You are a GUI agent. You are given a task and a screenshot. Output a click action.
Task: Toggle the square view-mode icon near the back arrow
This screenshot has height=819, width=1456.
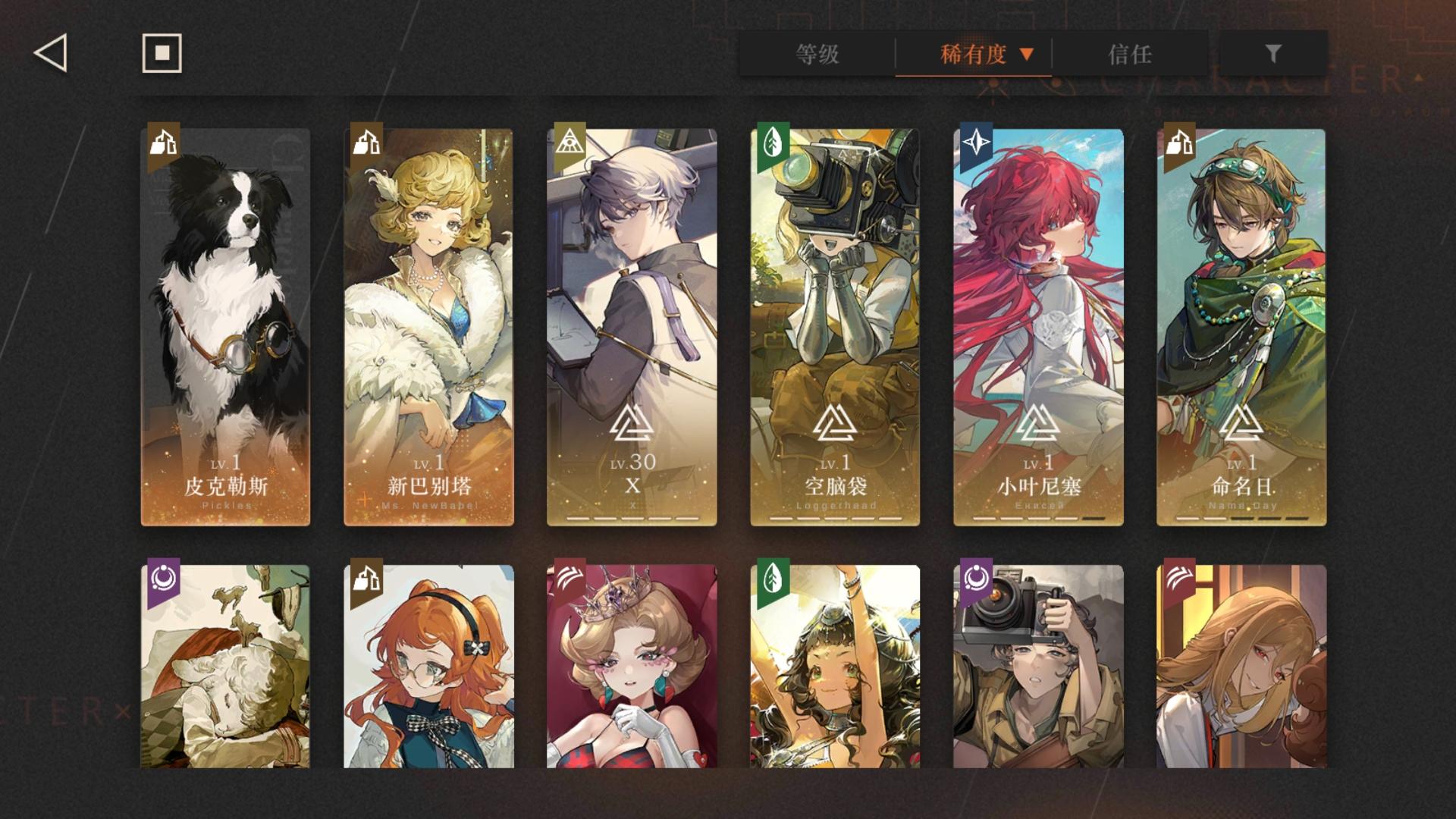160,54
